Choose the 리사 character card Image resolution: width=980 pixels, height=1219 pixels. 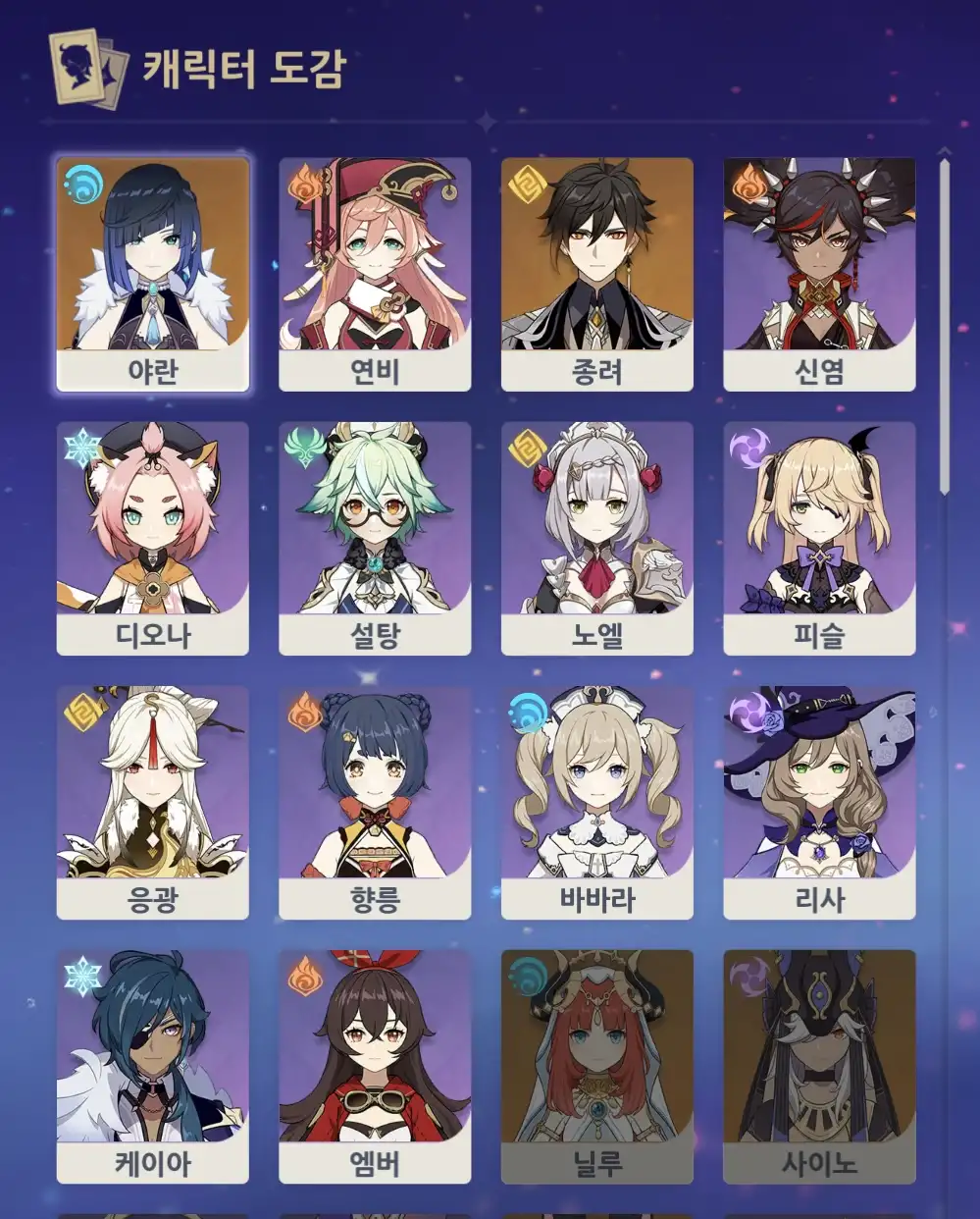click(x=819, y=802)
